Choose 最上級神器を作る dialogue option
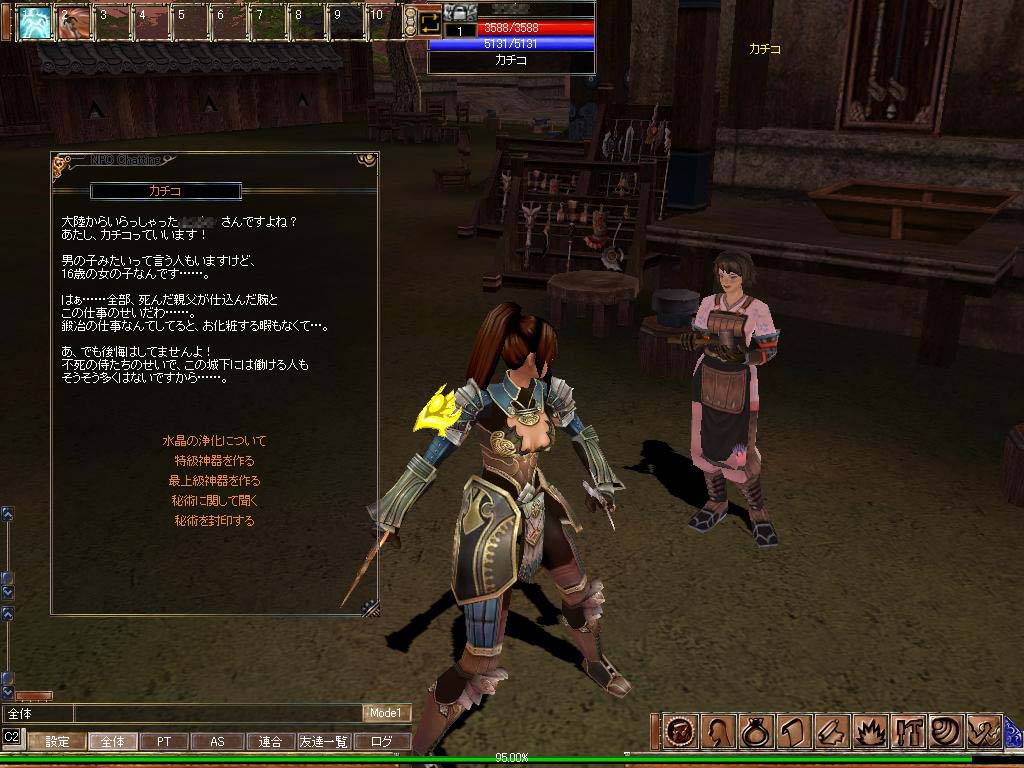Image resolution: width=1024 pixels, height=768 pixels. [214, 481]
